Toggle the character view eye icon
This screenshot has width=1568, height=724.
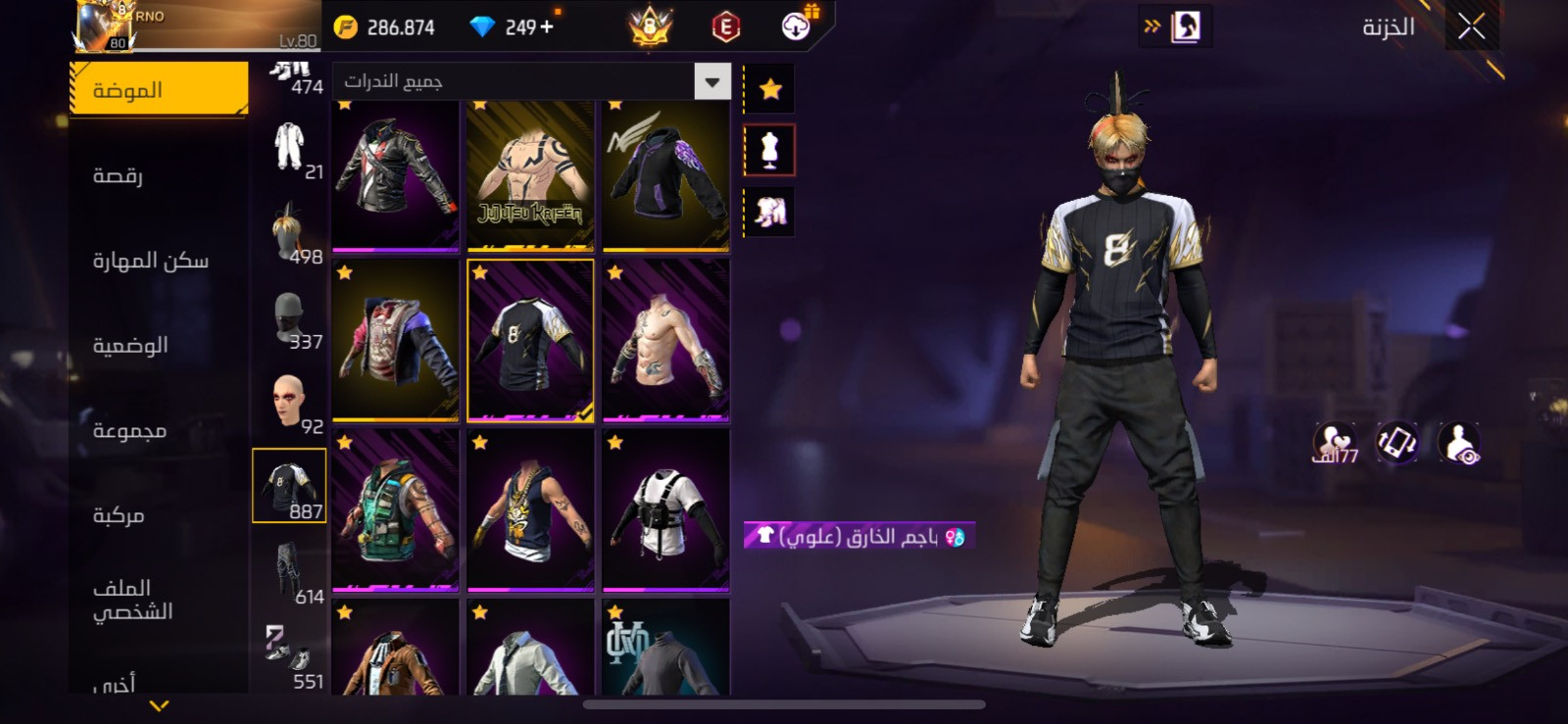[1459, 443]
